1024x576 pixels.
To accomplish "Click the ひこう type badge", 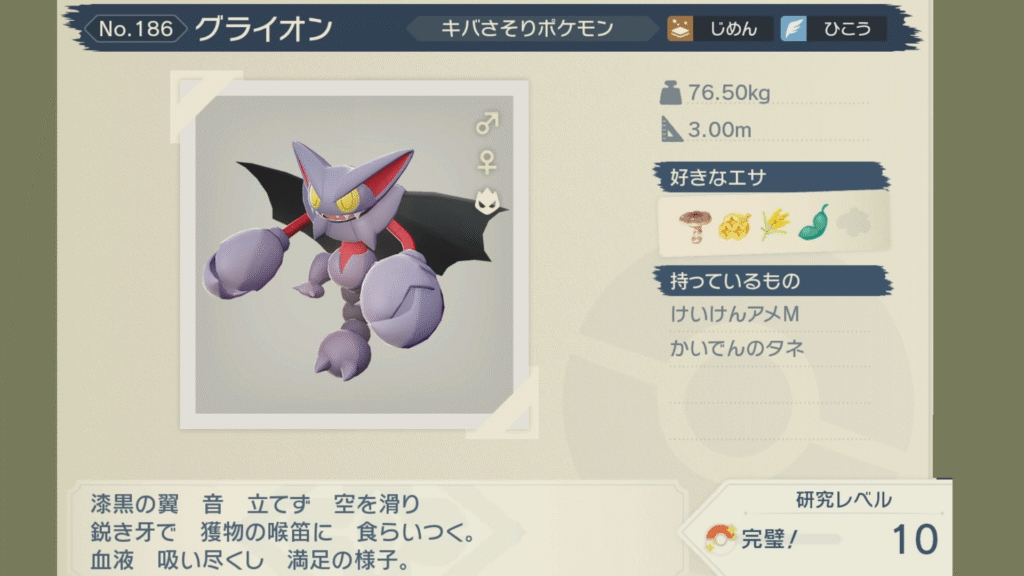I will pyautogui.click(x=833, y=29).
